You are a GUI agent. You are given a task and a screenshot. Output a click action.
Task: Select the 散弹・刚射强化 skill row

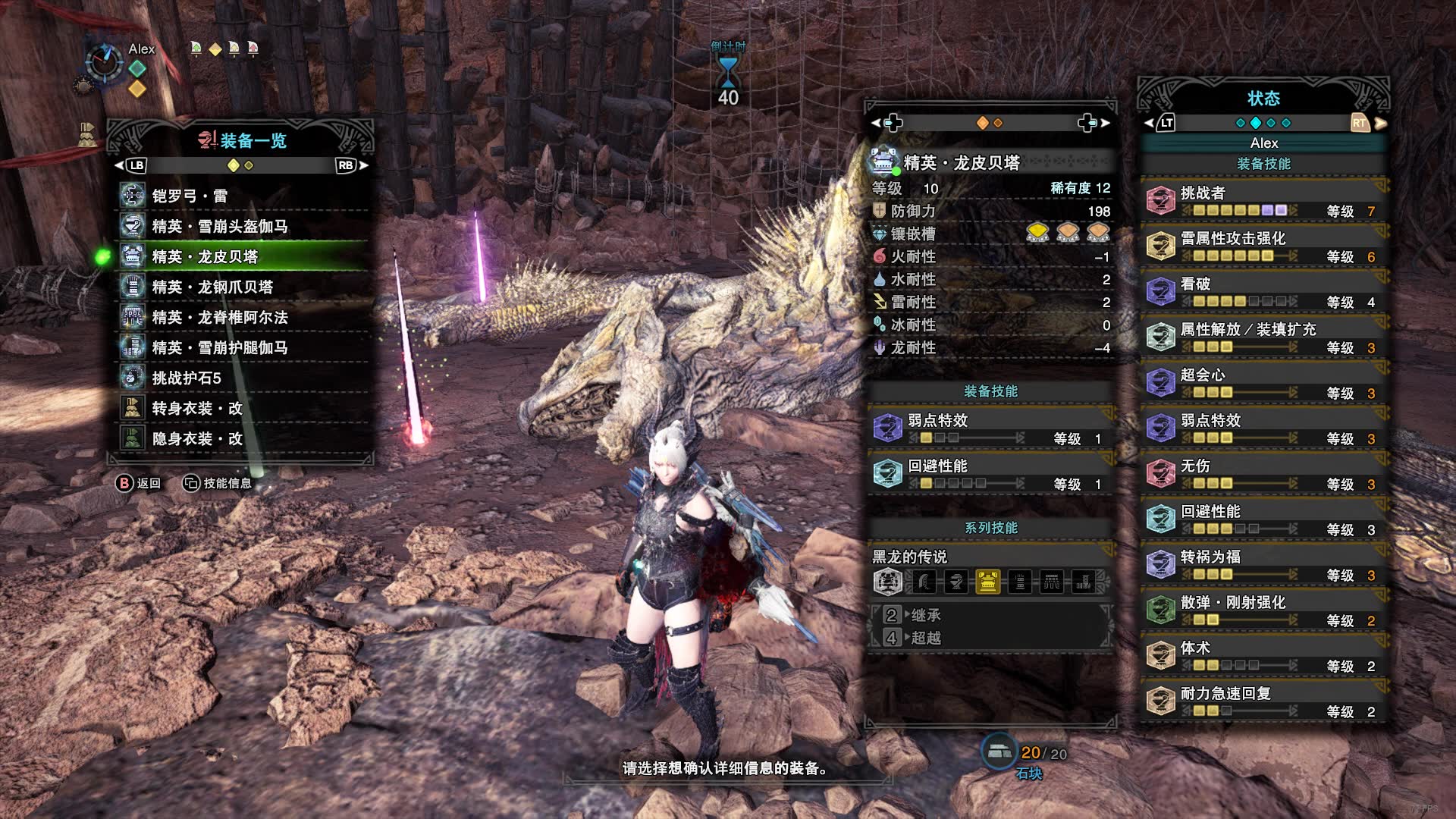[x=1263, y=610]
